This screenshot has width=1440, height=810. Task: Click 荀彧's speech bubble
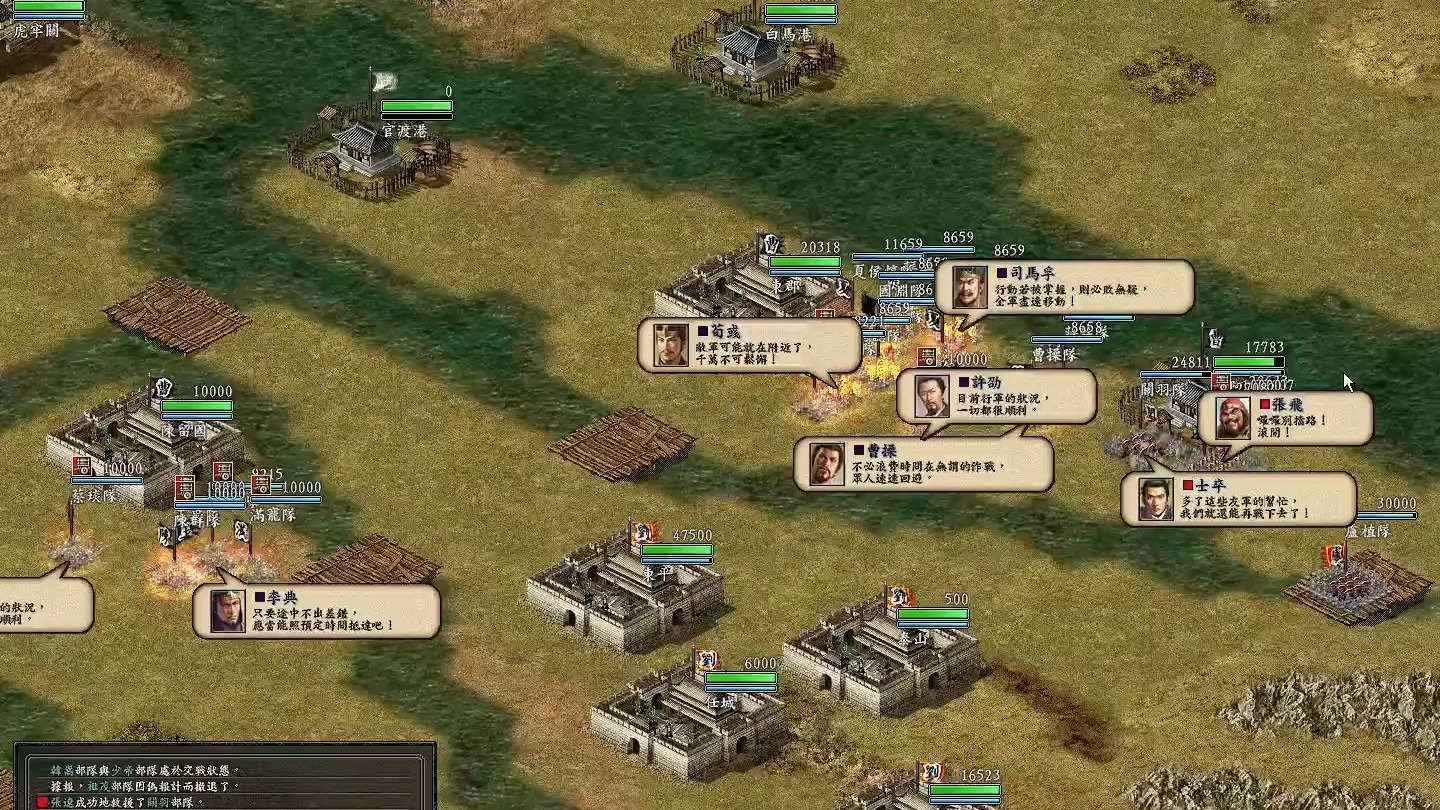point(750,345)
